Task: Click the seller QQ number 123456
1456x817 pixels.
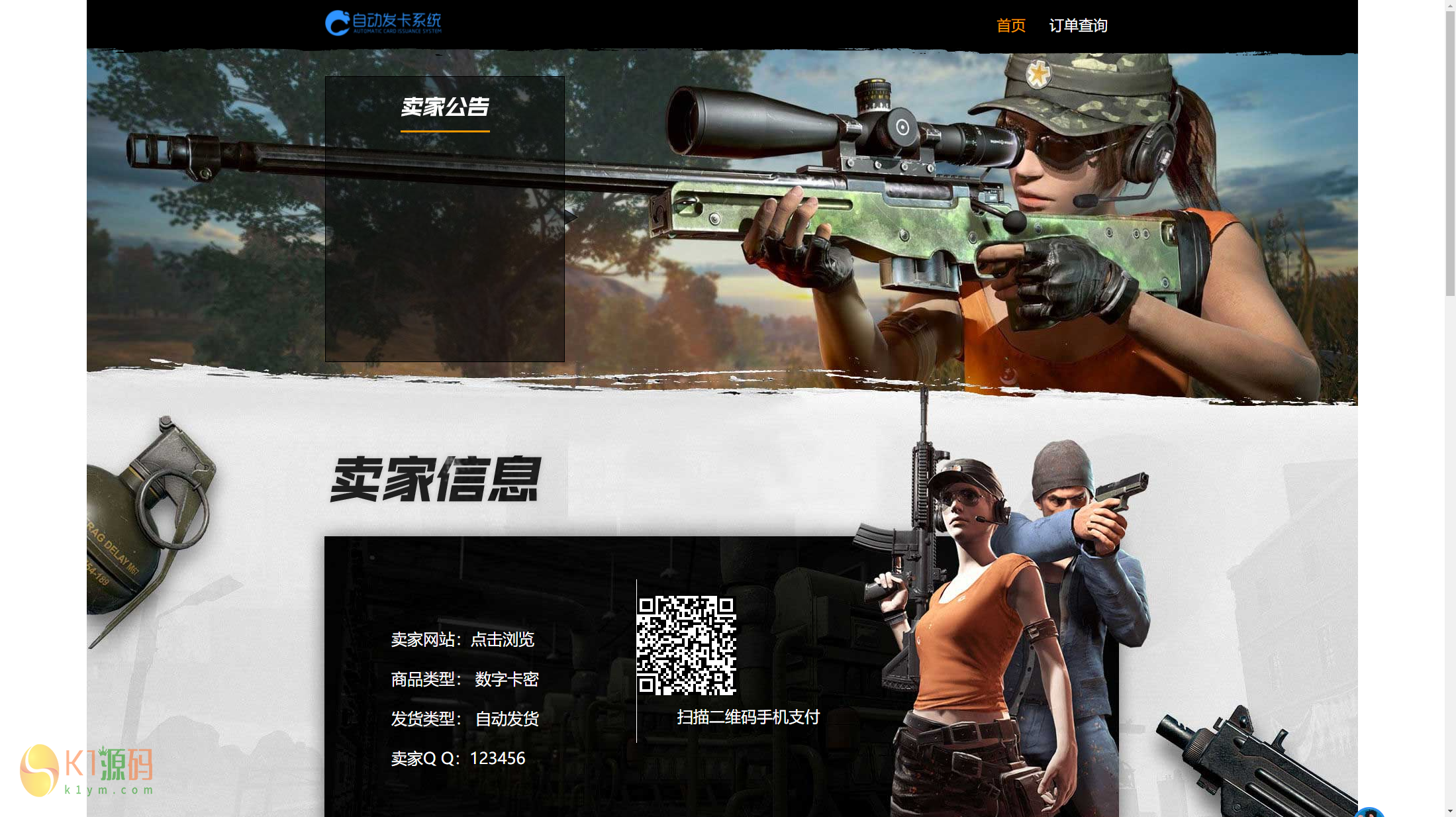Action: pos(497,758)
